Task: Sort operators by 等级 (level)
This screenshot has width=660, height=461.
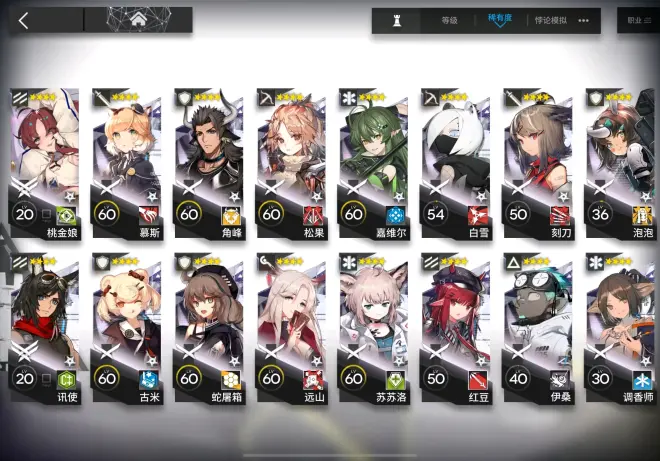Action: [x=450, y=20]
